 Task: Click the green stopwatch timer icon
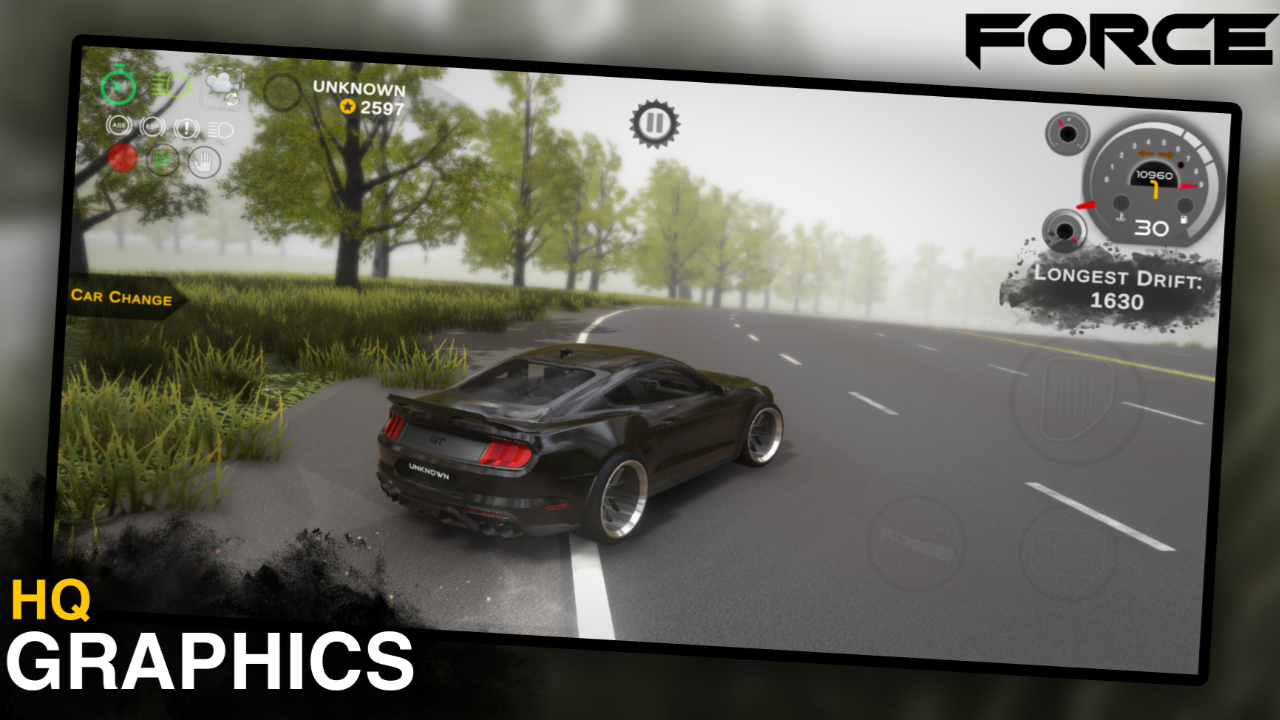(x=118, y=84)
